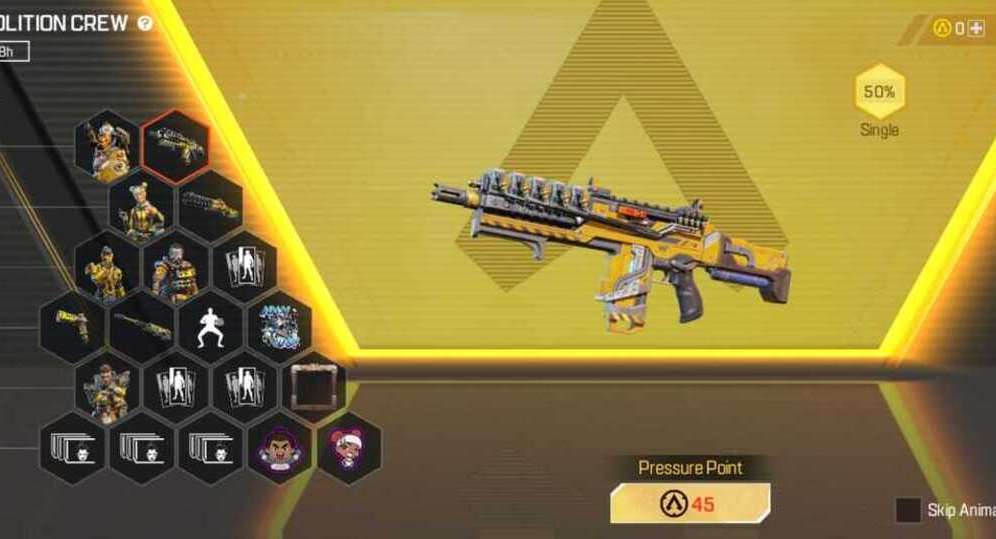Select the purple-outlined dark-haired emoji sticker
Image resolution: width=996 pixels, height=539 pixels.
[279, 447]
